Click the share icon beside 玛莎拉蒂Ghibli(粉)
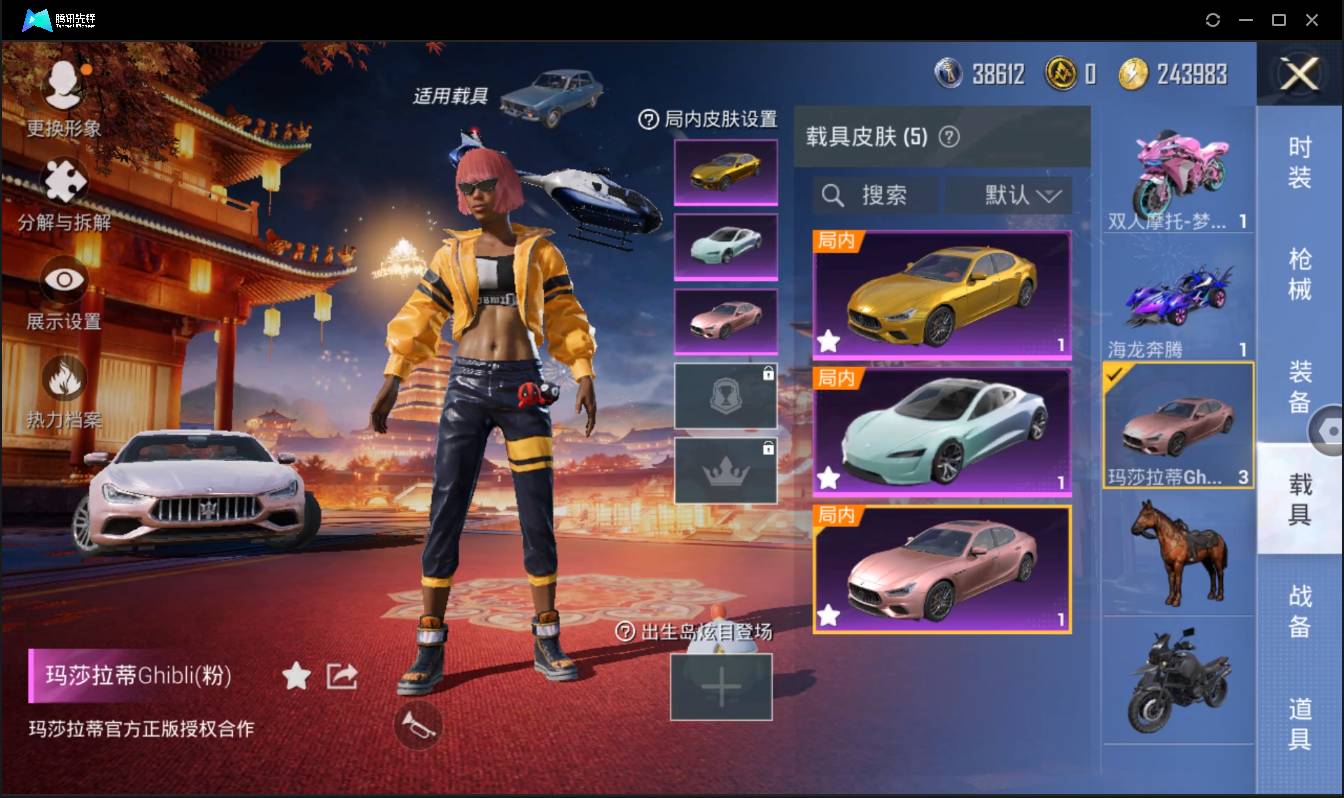Image resolution: width=1344 pixels, height=798 pixels. (x=341, y=676)
